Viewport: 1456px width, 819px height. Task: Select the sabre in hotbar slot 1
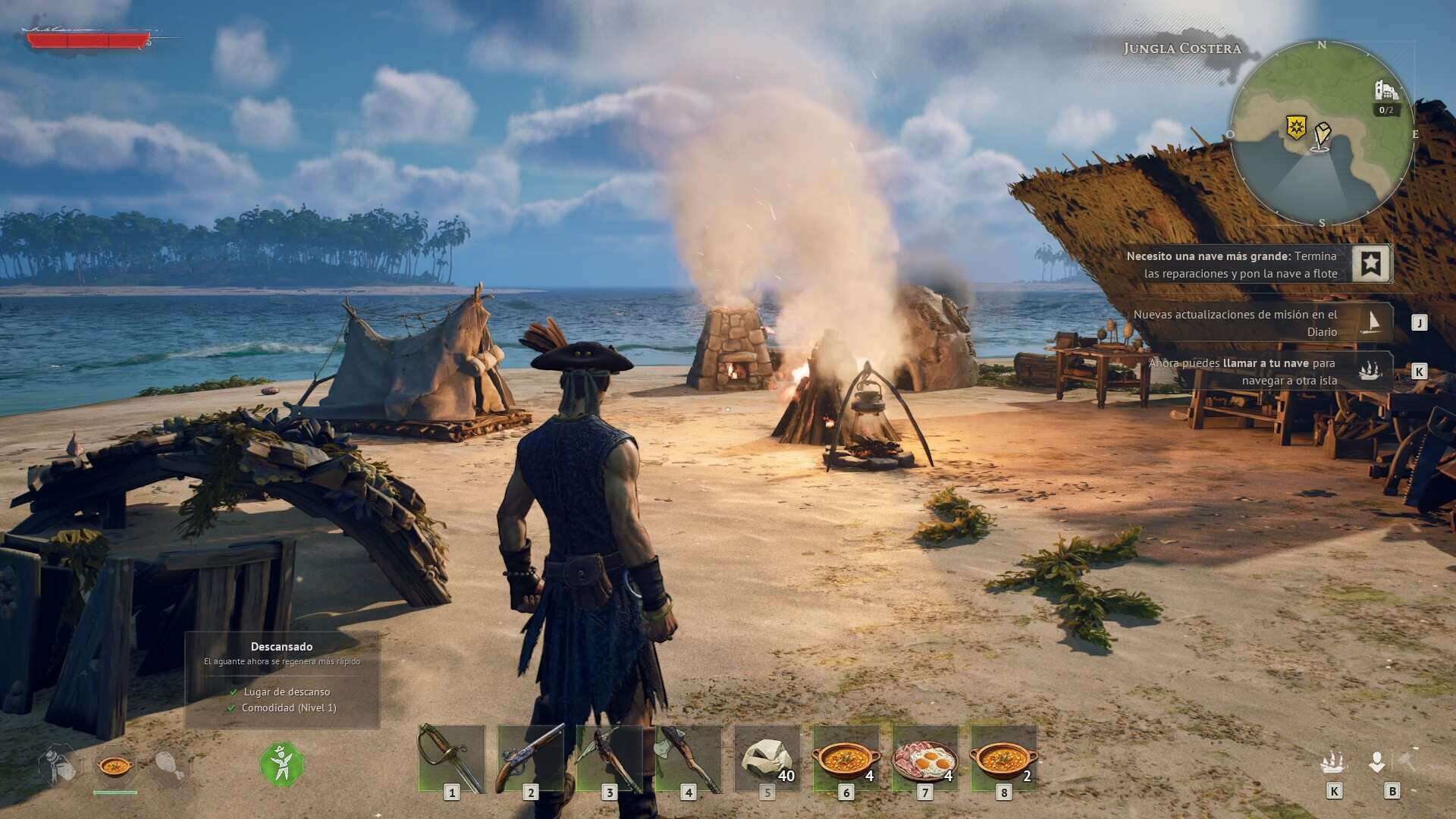(451, 758)
